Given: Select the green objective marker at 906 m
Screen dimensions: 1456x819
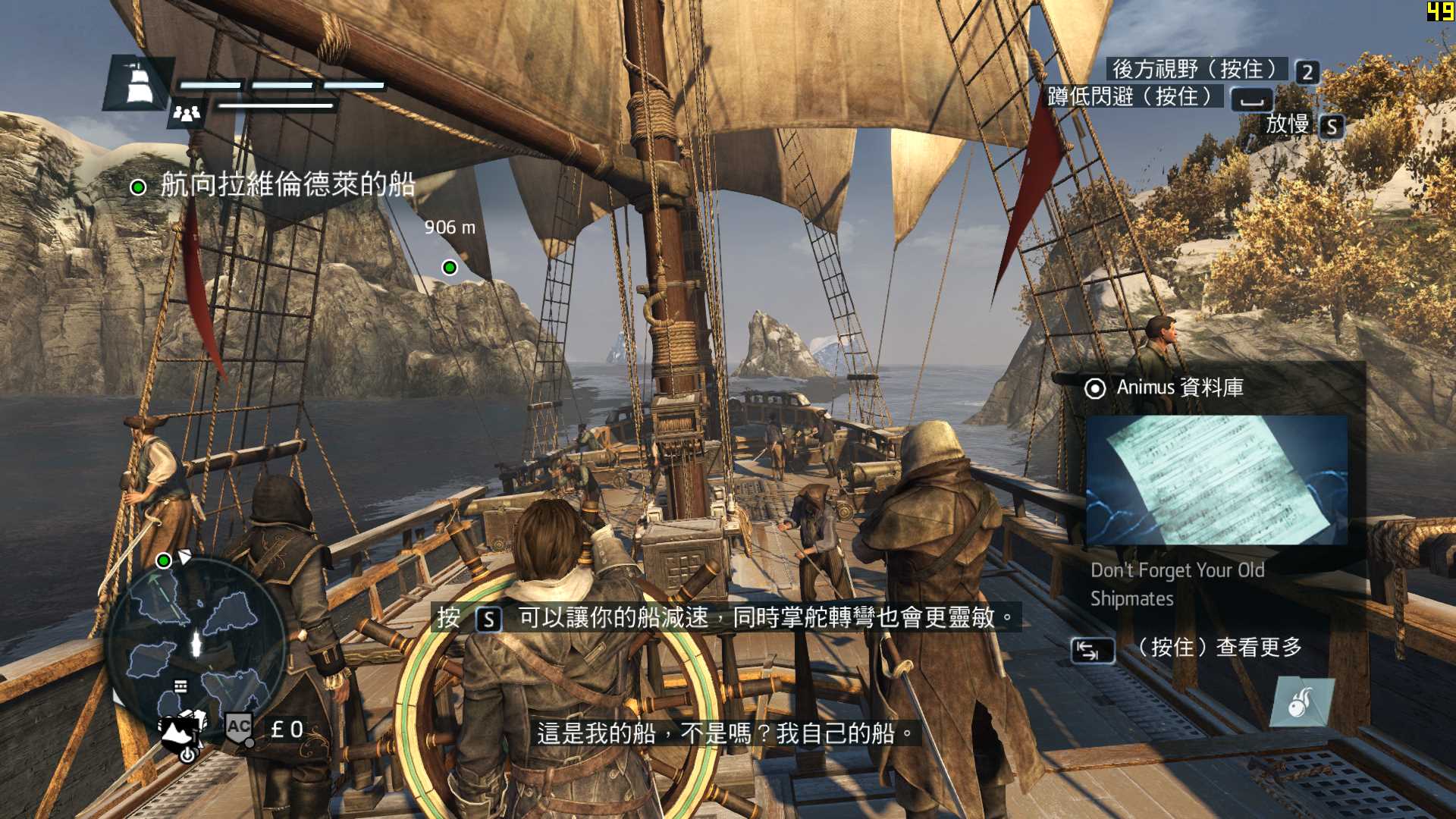Looking at the screenshot, I should point(450,267).
